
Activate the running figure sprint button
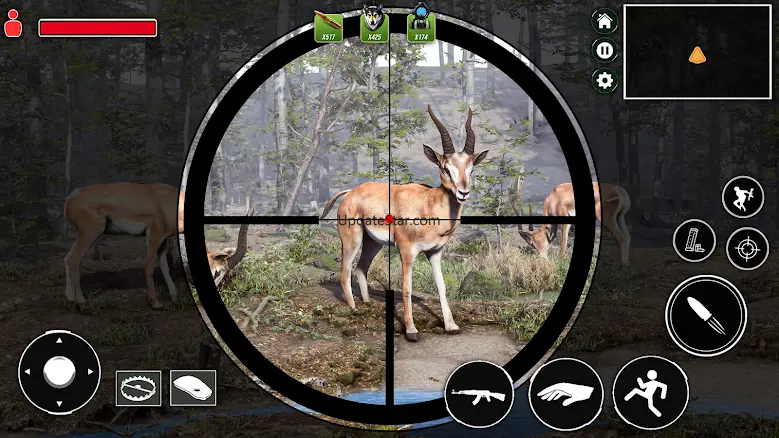tap(650, 392)
